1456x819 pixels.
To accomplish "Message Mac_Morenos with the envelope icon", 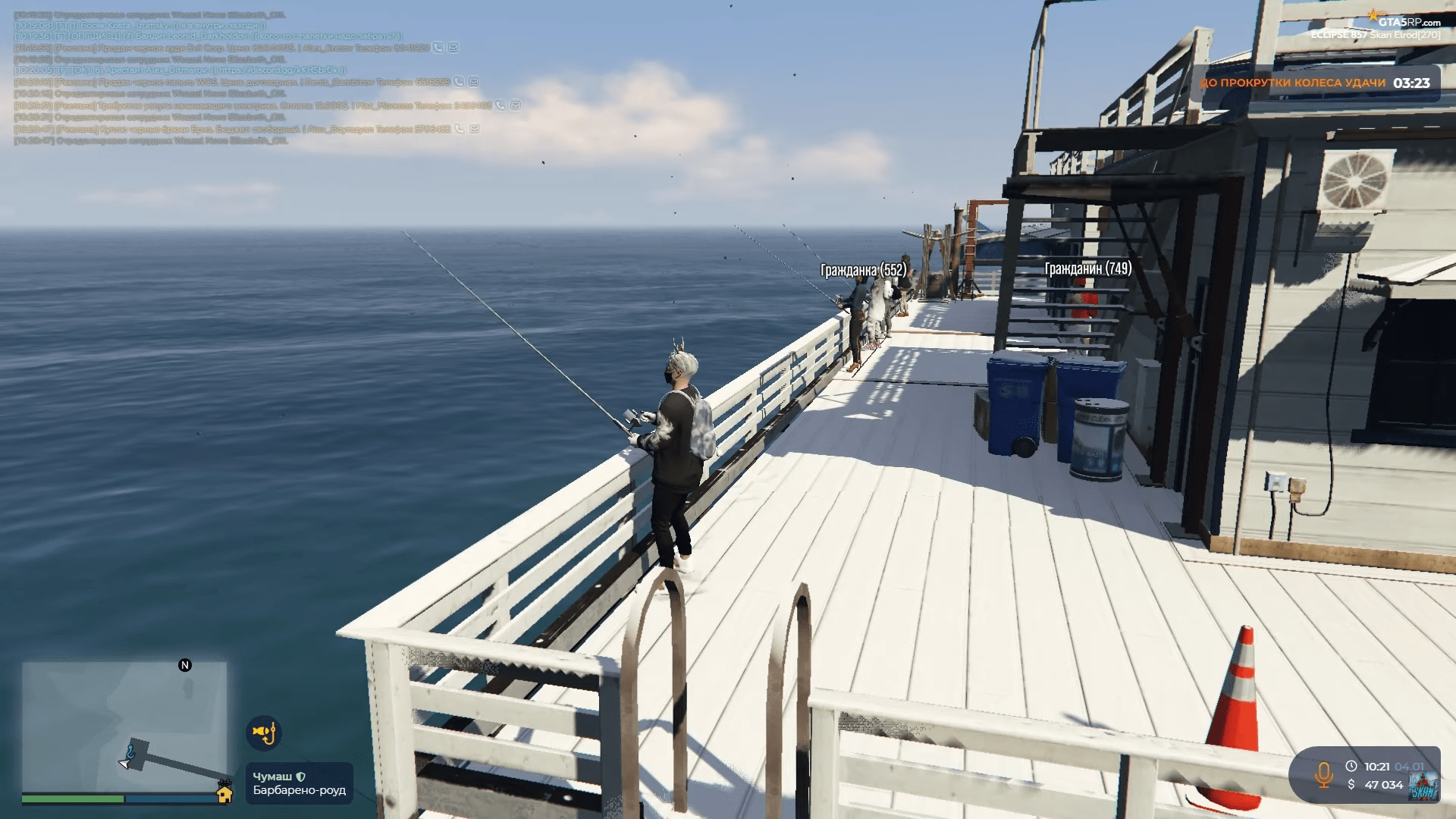I will [516, 105].
